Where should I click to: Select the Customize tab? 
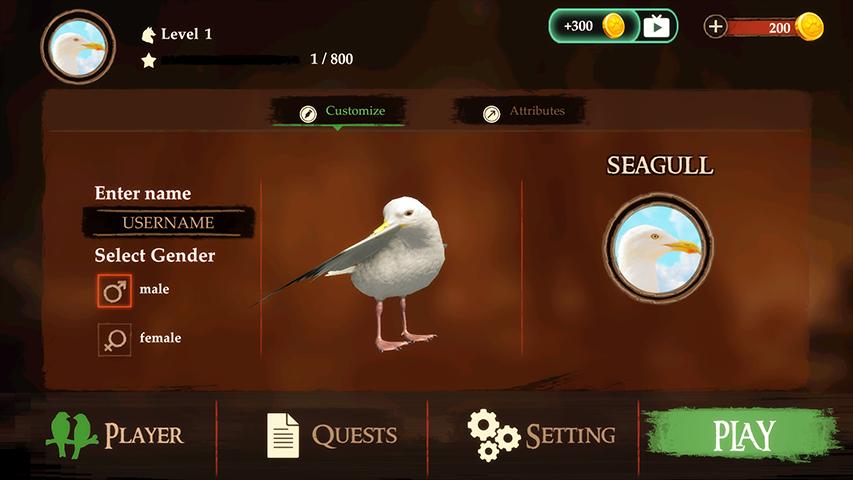pyautogui.click(x=341, y=112)
